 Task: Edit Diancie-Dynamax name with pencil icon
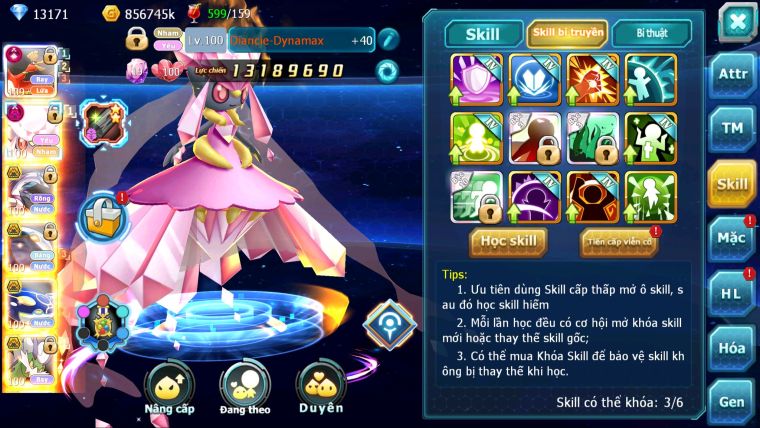pos(387,39)
